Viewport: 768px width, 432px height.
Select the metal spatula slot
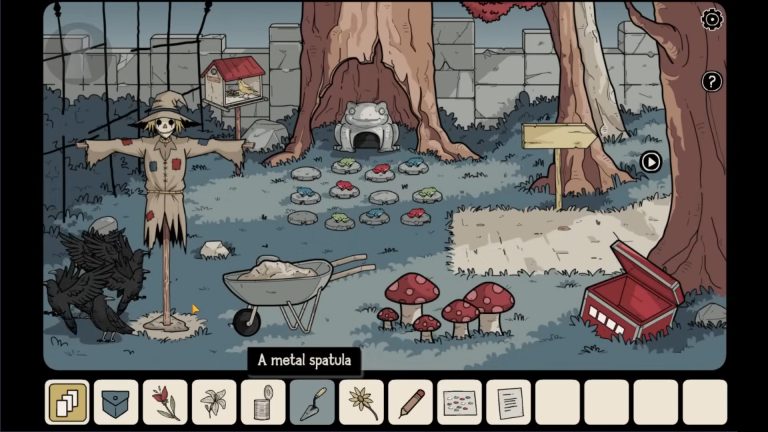[x=312, y=402]
